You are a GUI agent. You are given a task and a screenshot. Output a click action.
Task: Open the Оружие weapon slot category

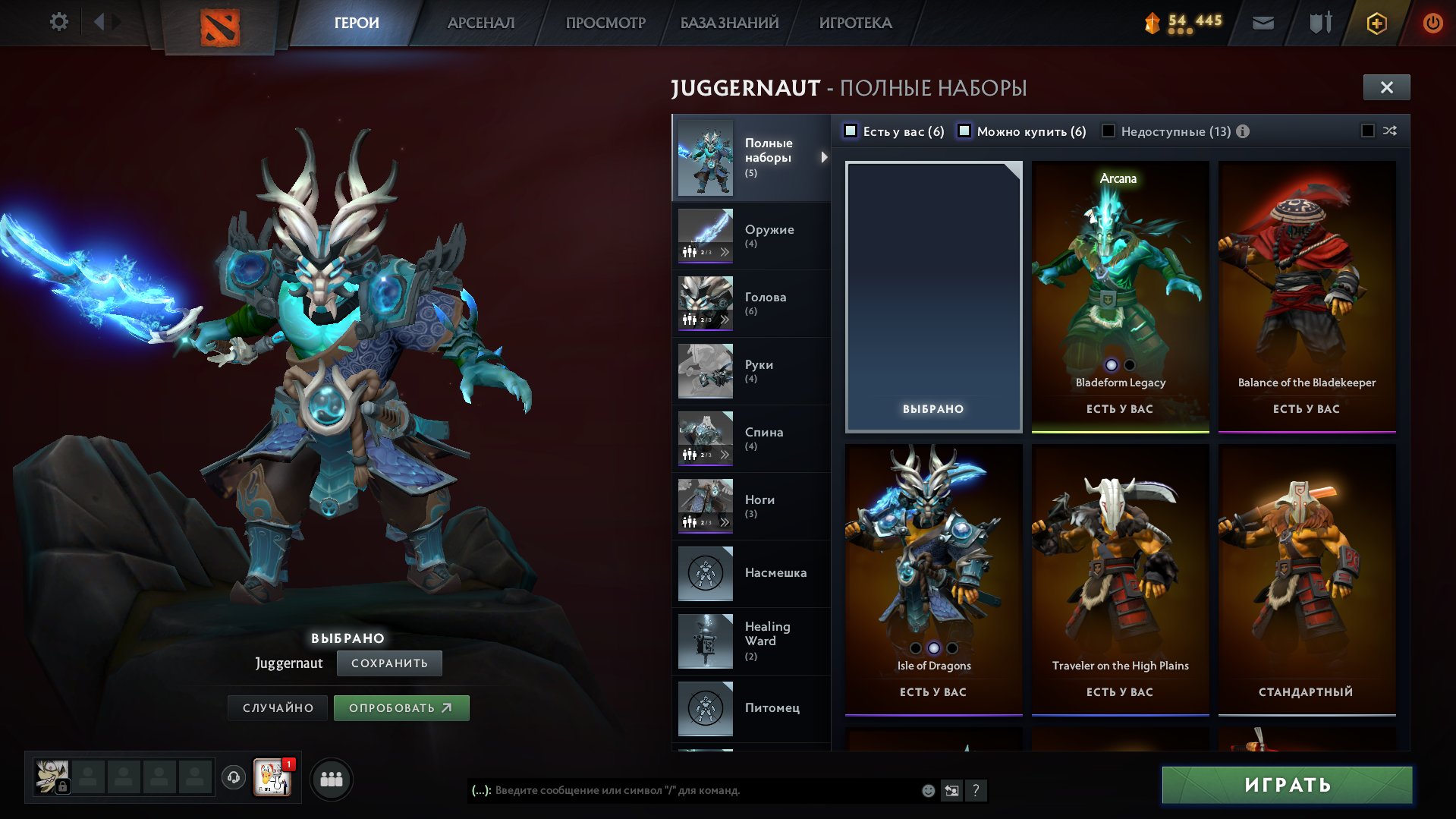(751, 236)
